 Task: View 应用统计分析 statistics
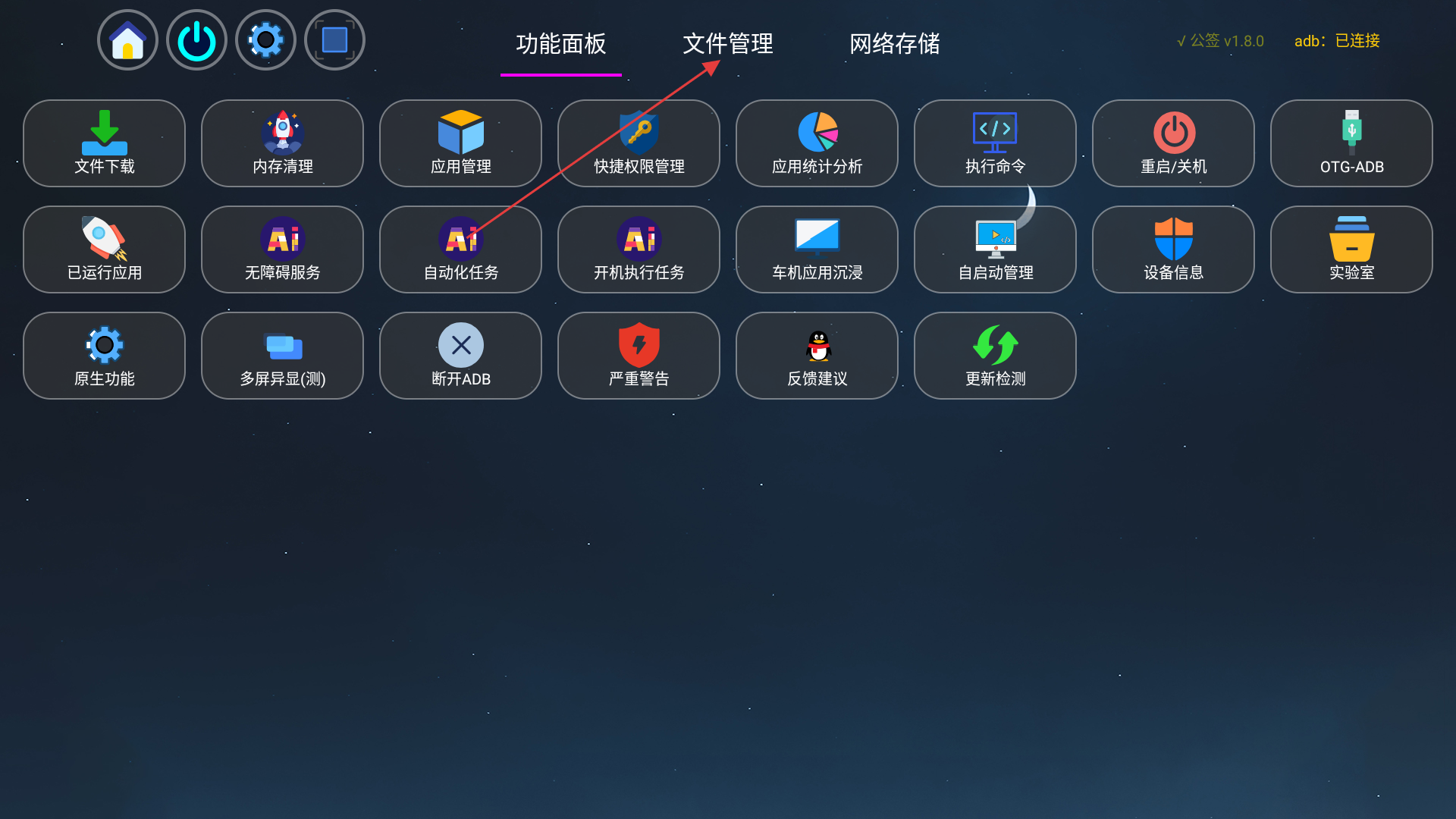pyautogui.click(x=817, y=143)
